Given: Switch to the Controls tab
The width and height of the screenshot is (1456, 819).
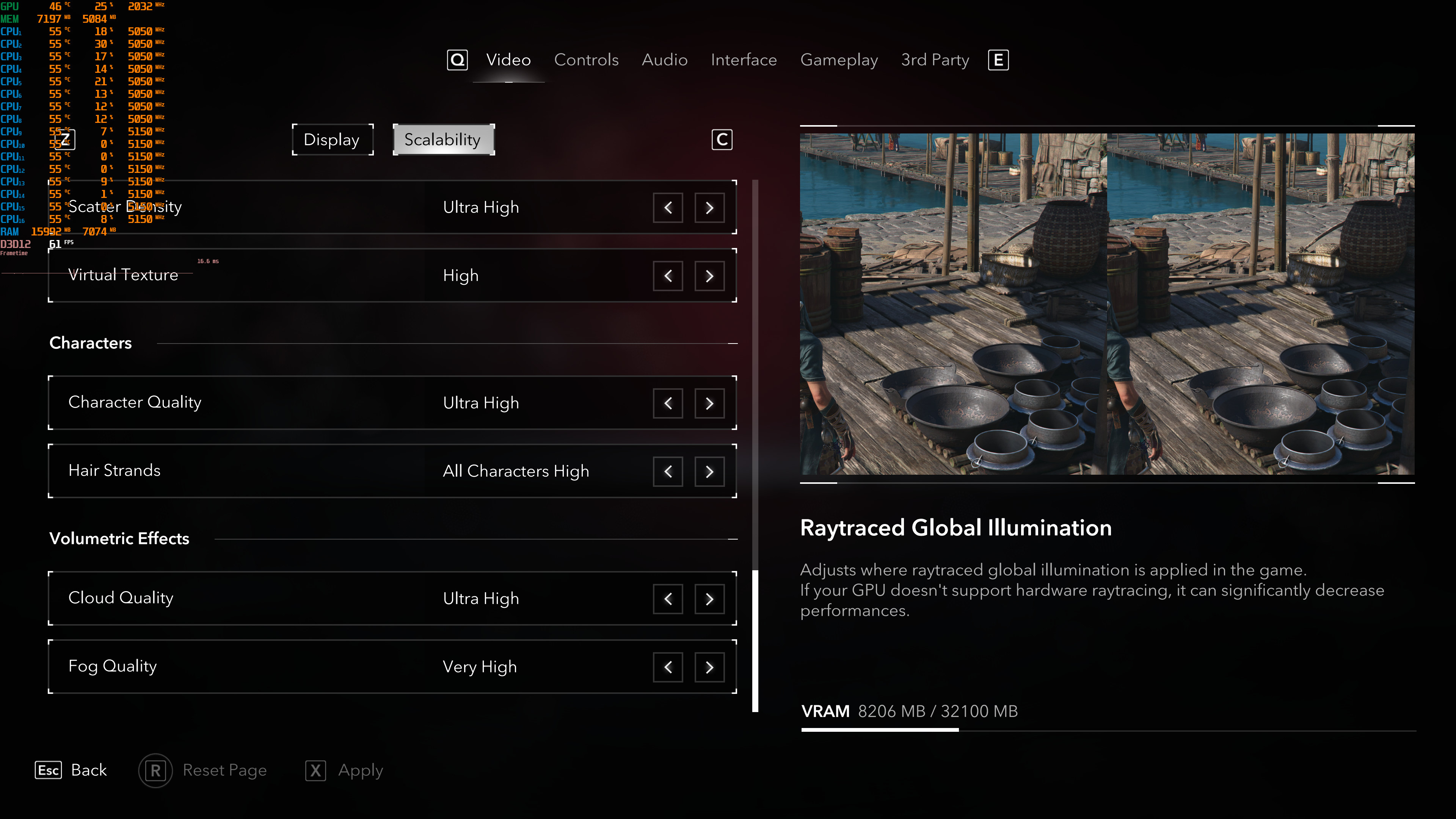Looking at the screenshot, I should coord(586,60).
